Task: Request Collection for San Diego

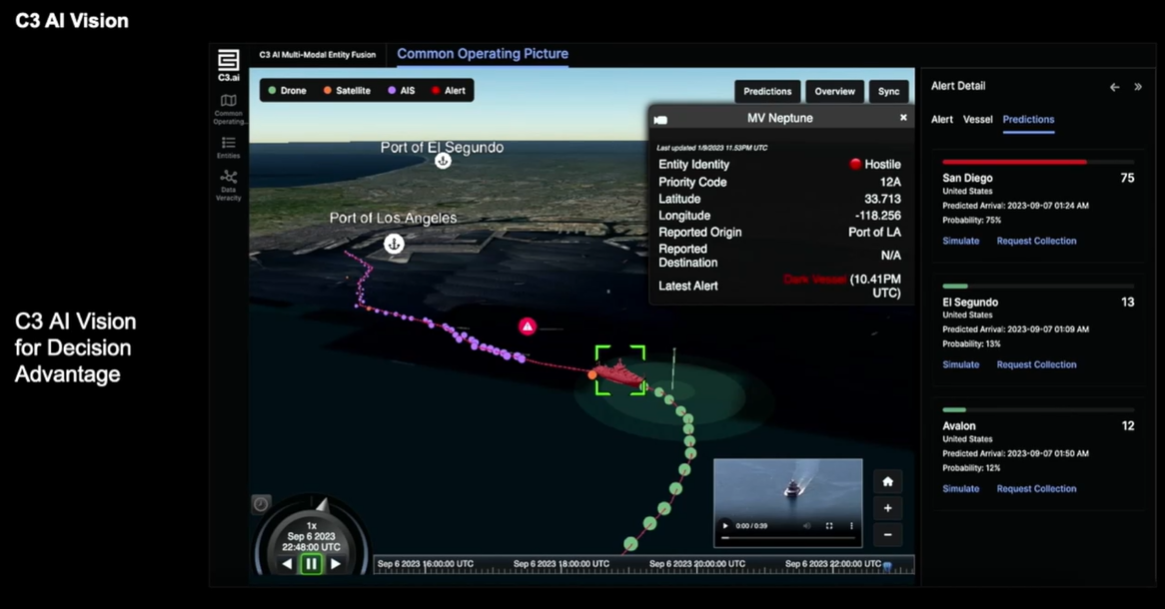Action: 1036,241
